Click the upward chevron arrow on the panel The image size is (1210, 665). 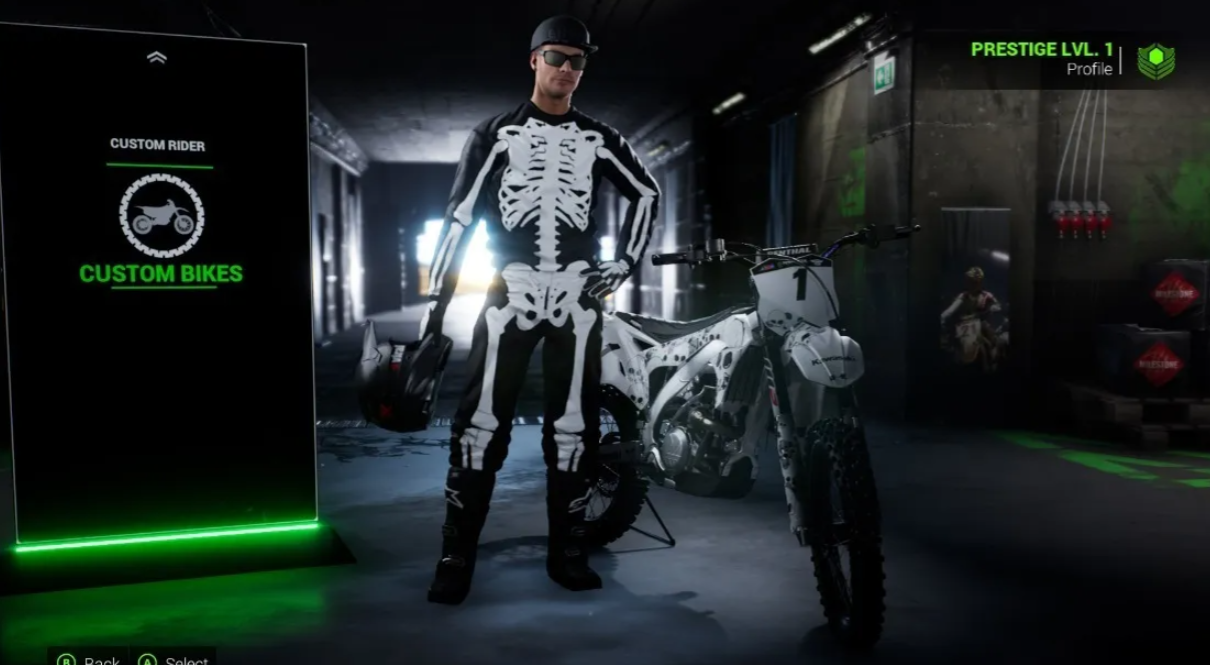[156, 58]
